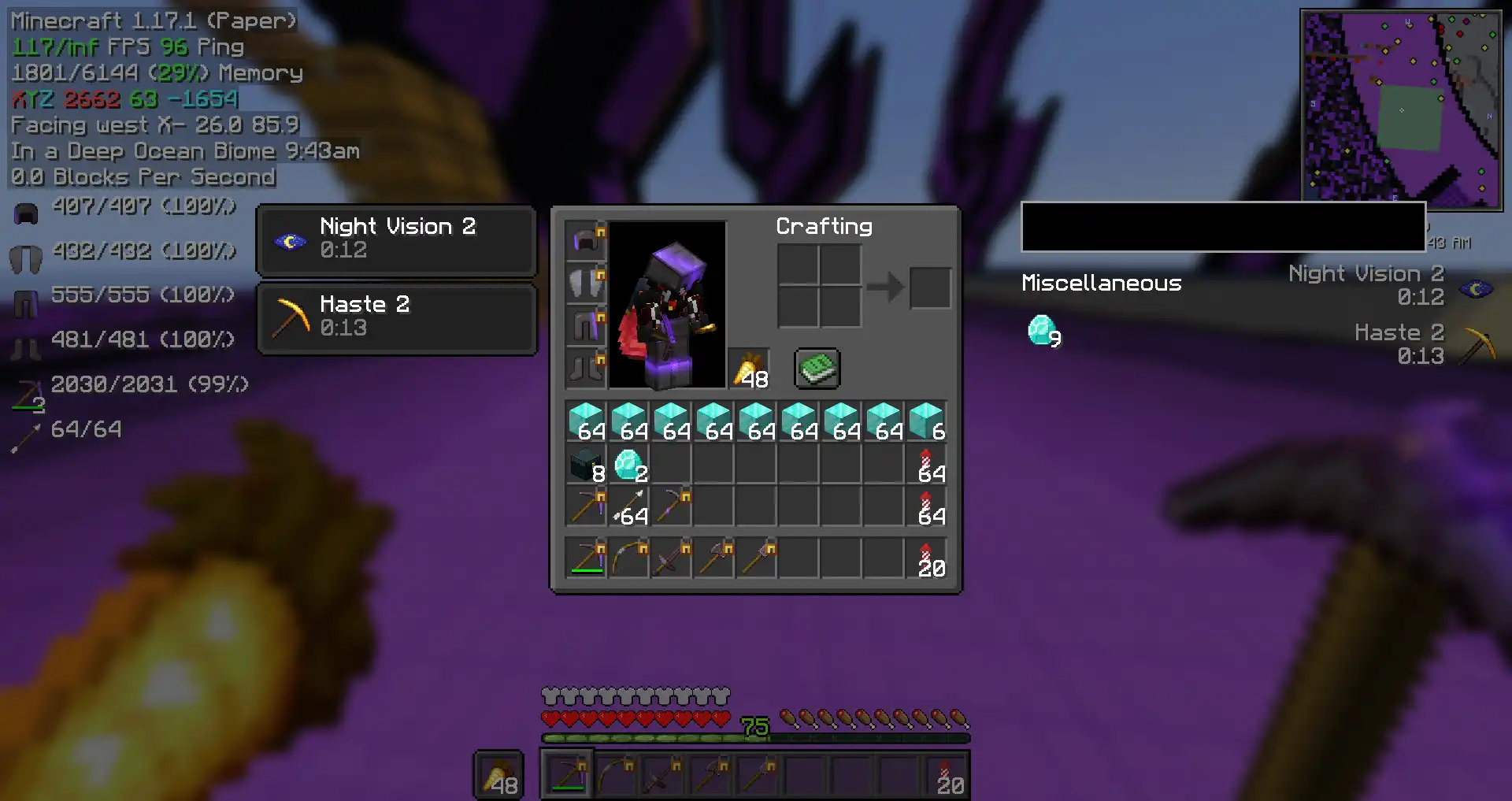Select the bow in the hotbar row
1512x801 pixels.
click(x=628, y=559)
